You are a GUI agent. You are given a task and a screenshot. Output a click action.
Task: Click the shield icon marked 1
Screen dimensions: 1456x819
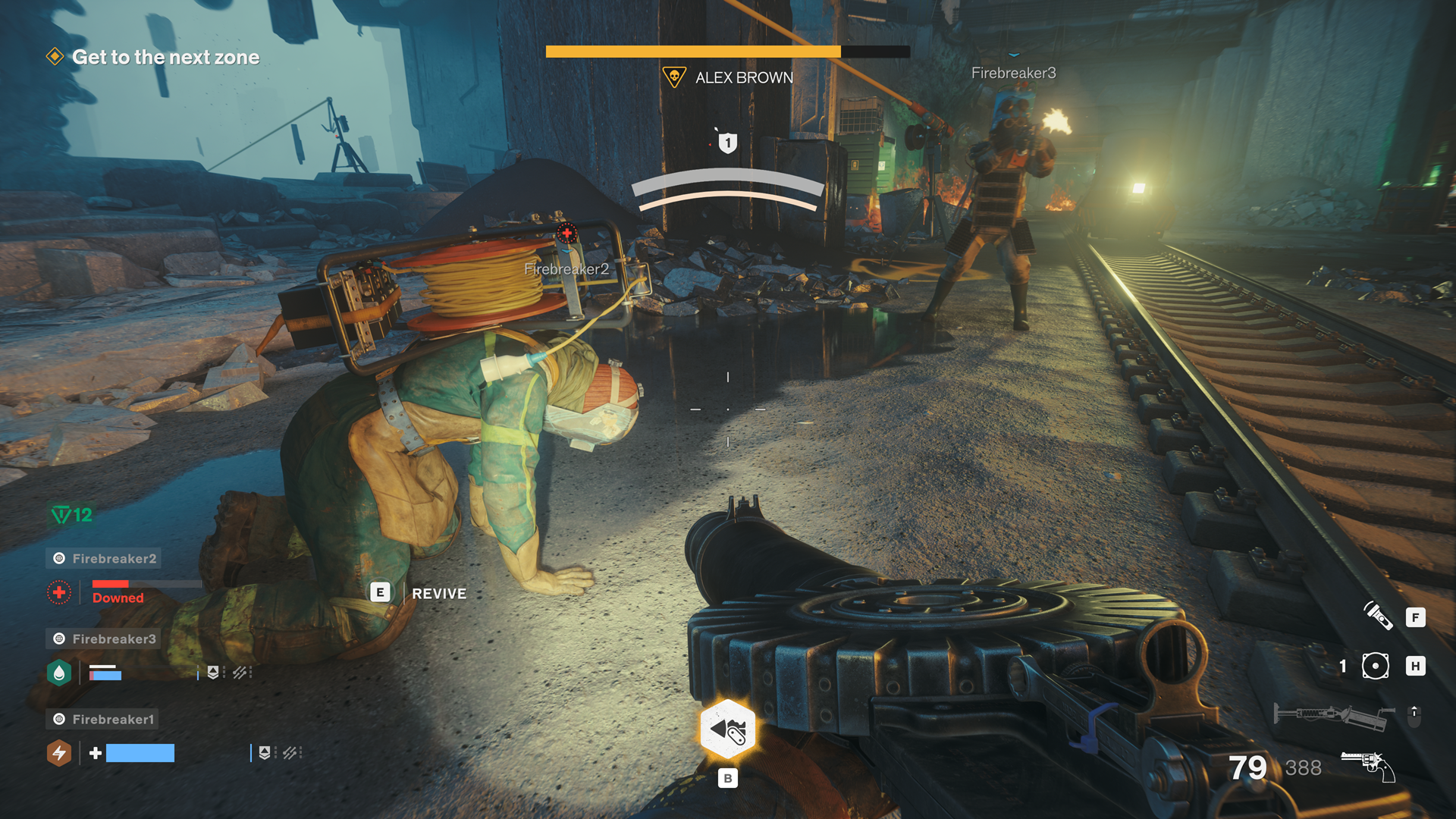coord(727,143)
